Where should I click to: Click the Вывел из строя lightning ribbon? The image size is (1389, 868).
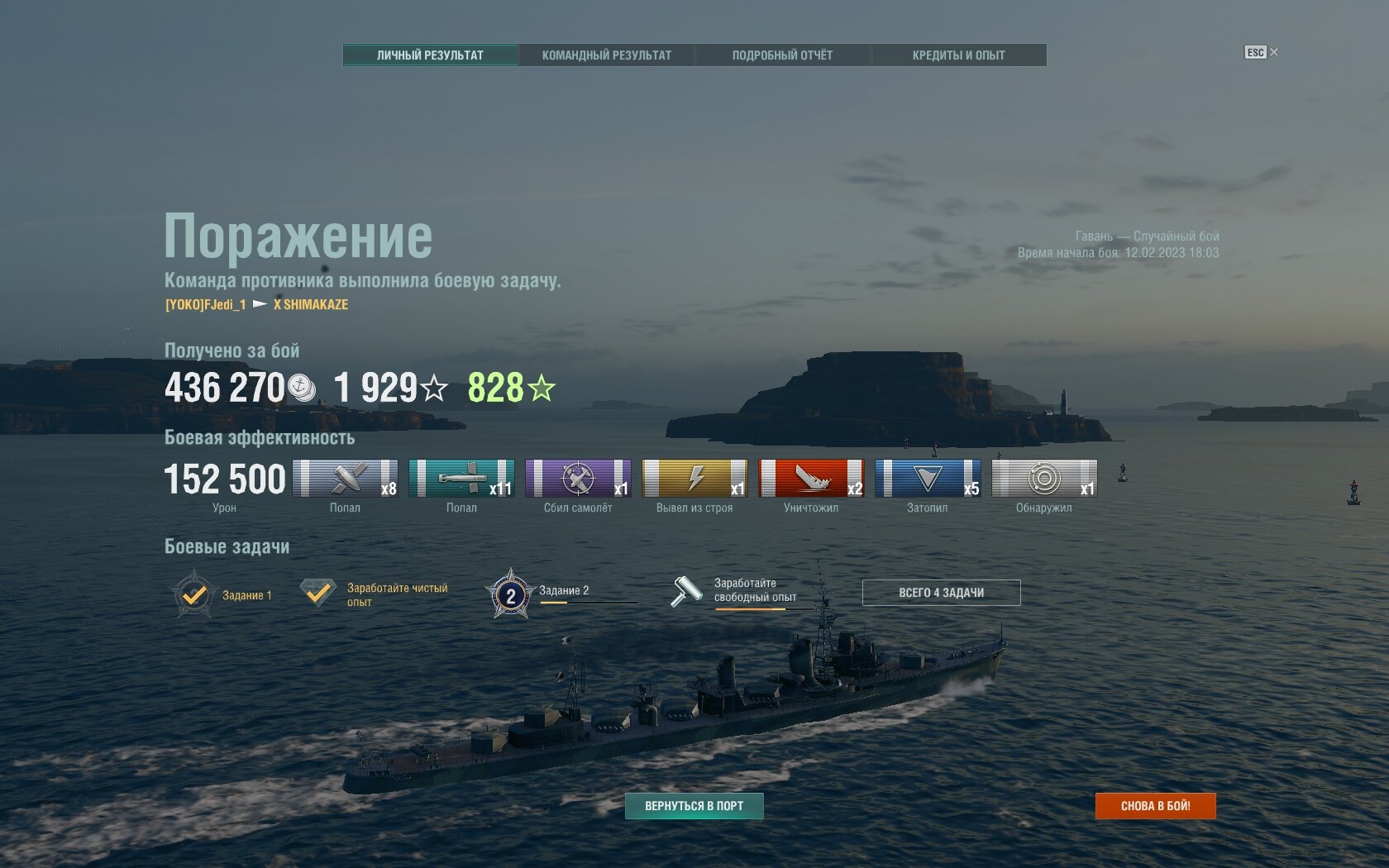pos(694,479)
